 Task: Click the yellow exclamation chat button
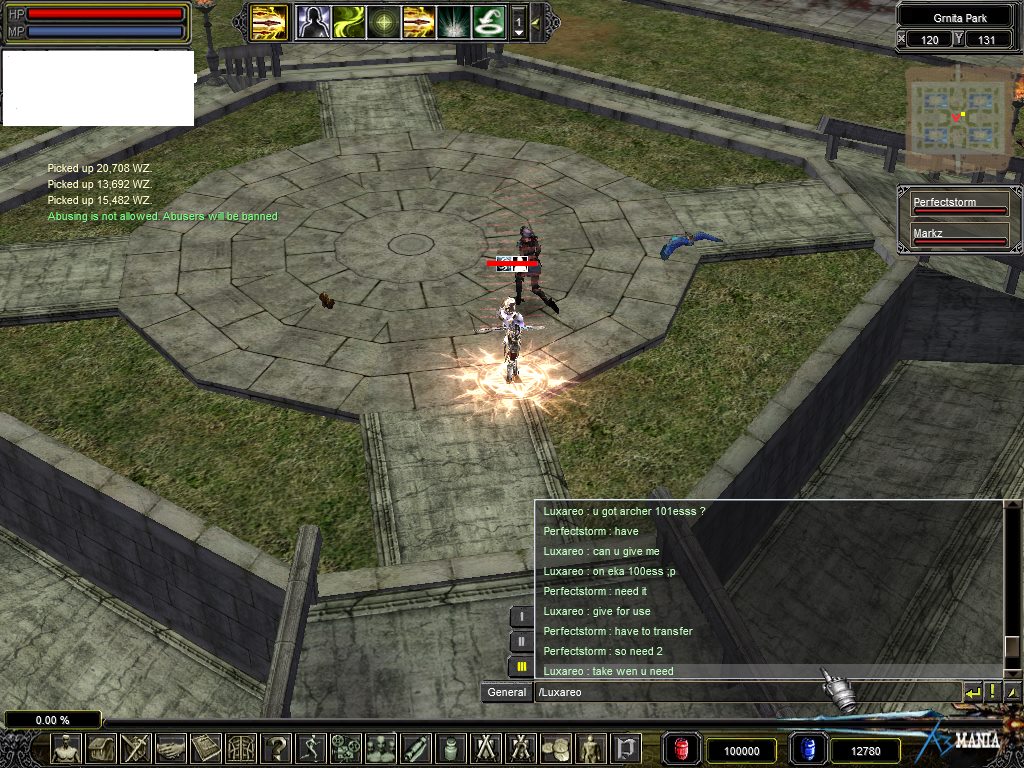pyautogui.click(x=992, y=691)
